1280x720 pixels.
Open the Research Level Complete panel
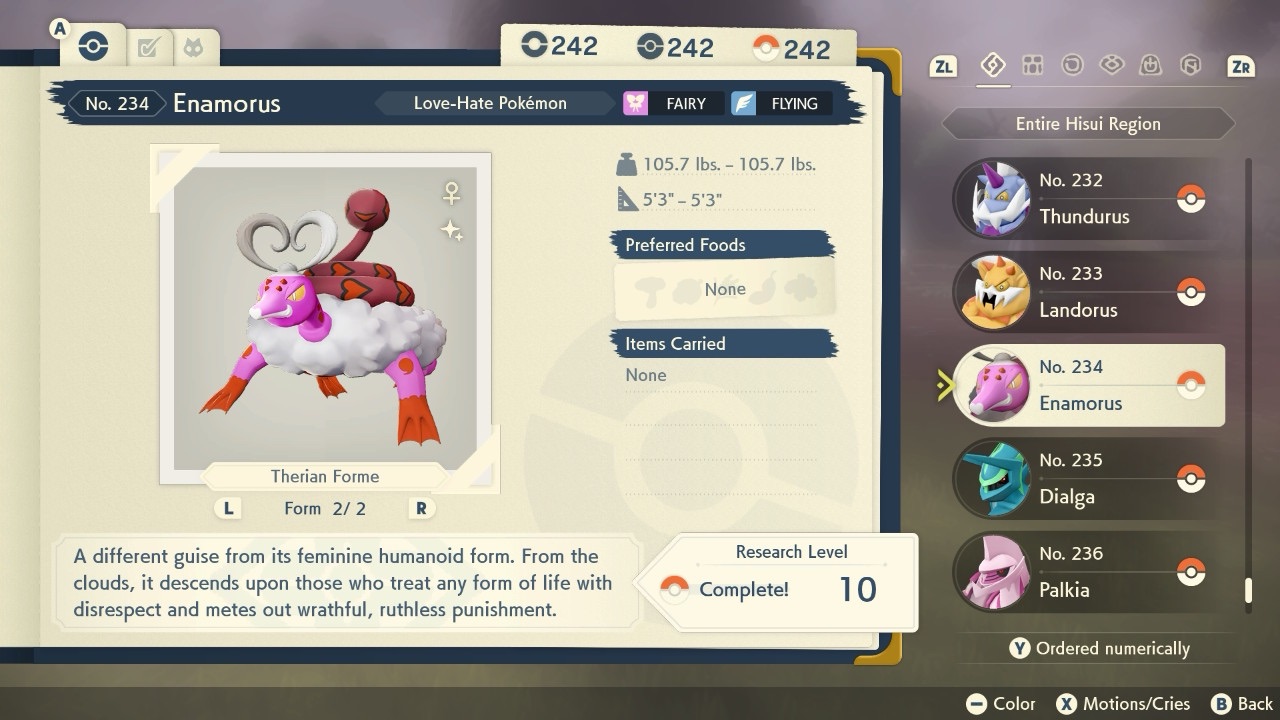pyautogui.click(x=788, y=581)
